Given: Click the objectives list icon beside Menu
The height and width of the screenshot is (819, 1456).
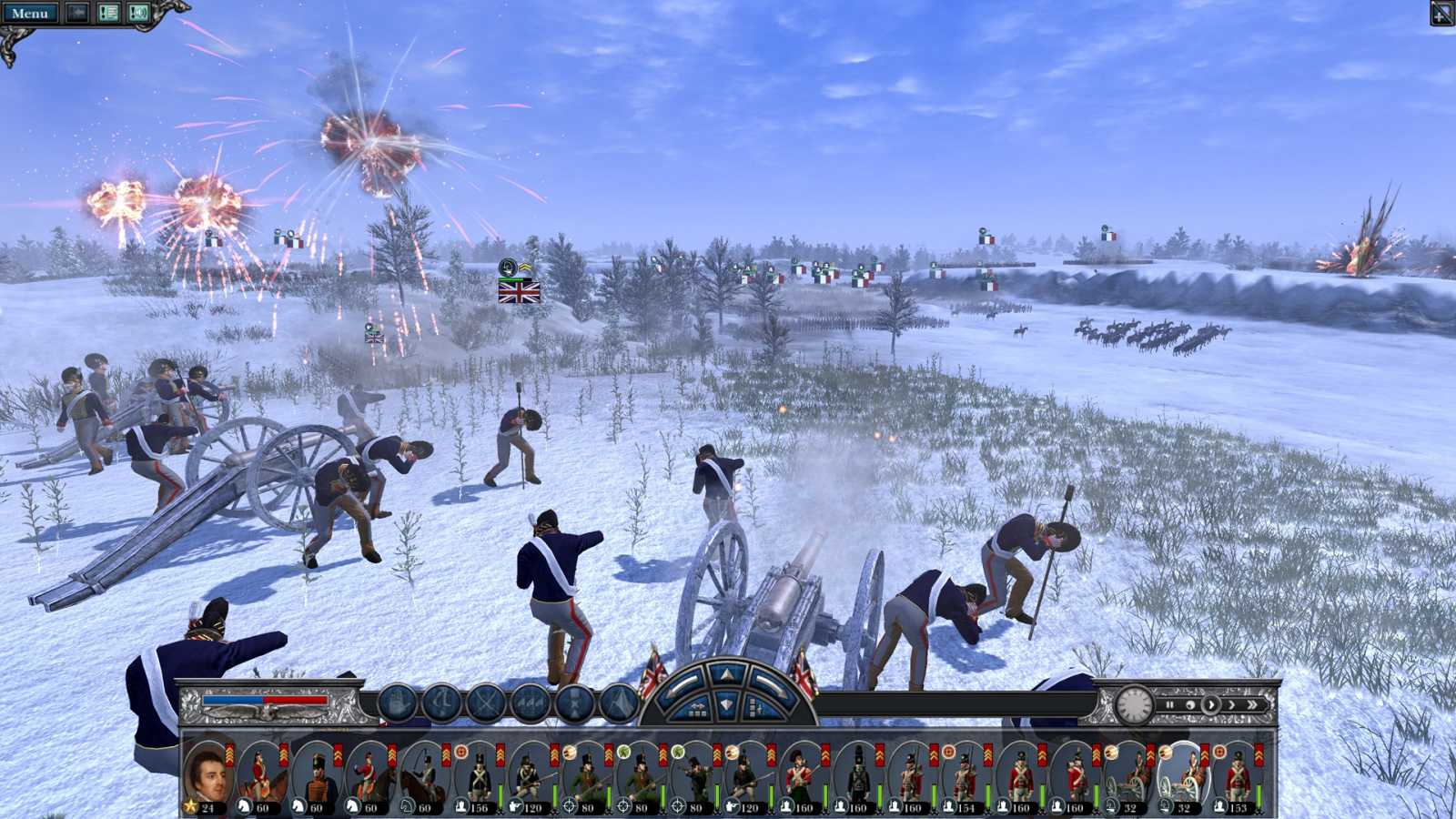Looking at the screenshot, I should (107, 12).
